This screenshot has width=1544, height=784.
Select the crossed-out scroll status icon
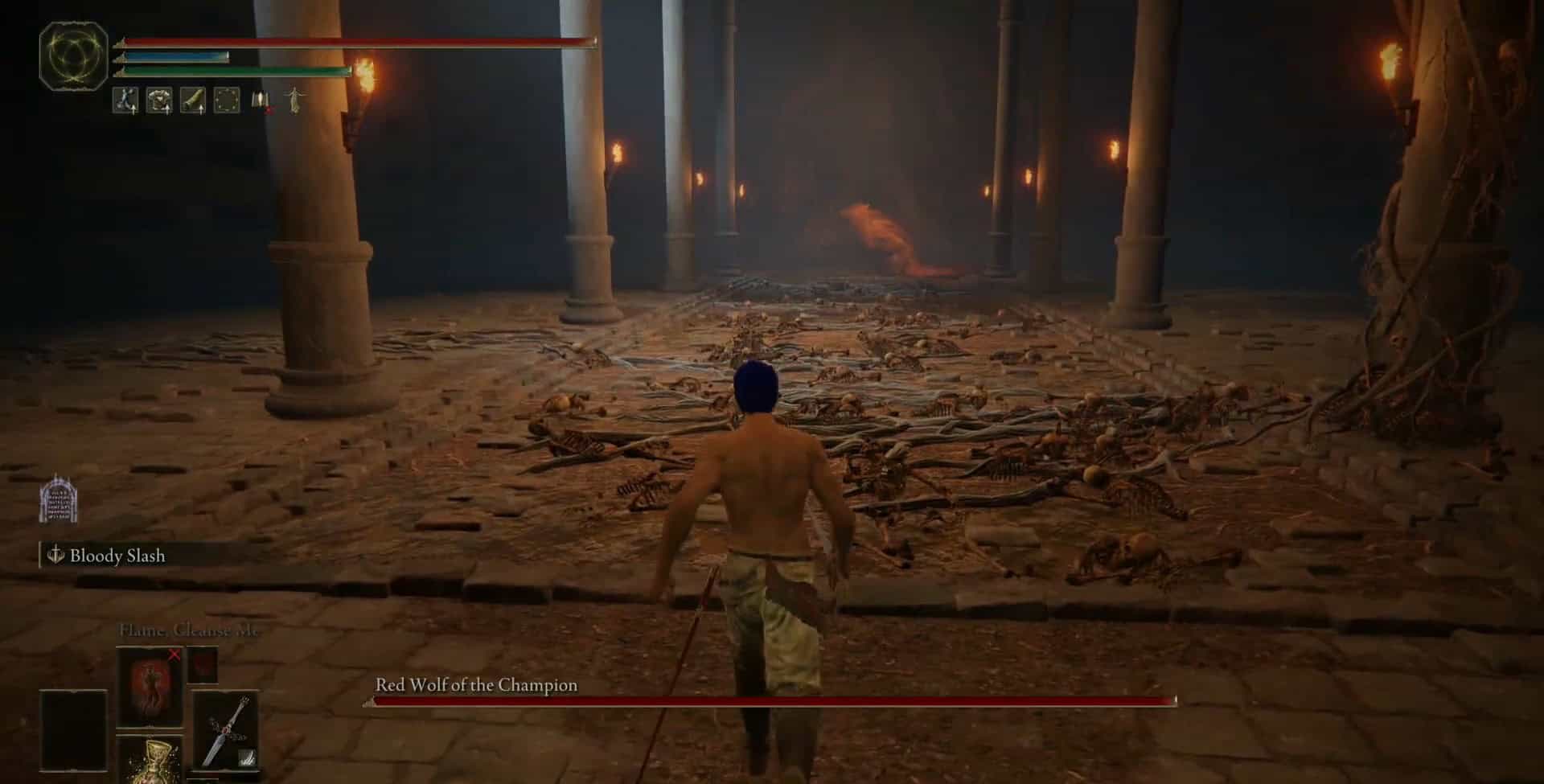pyautogui.click(x=261, y=101)
